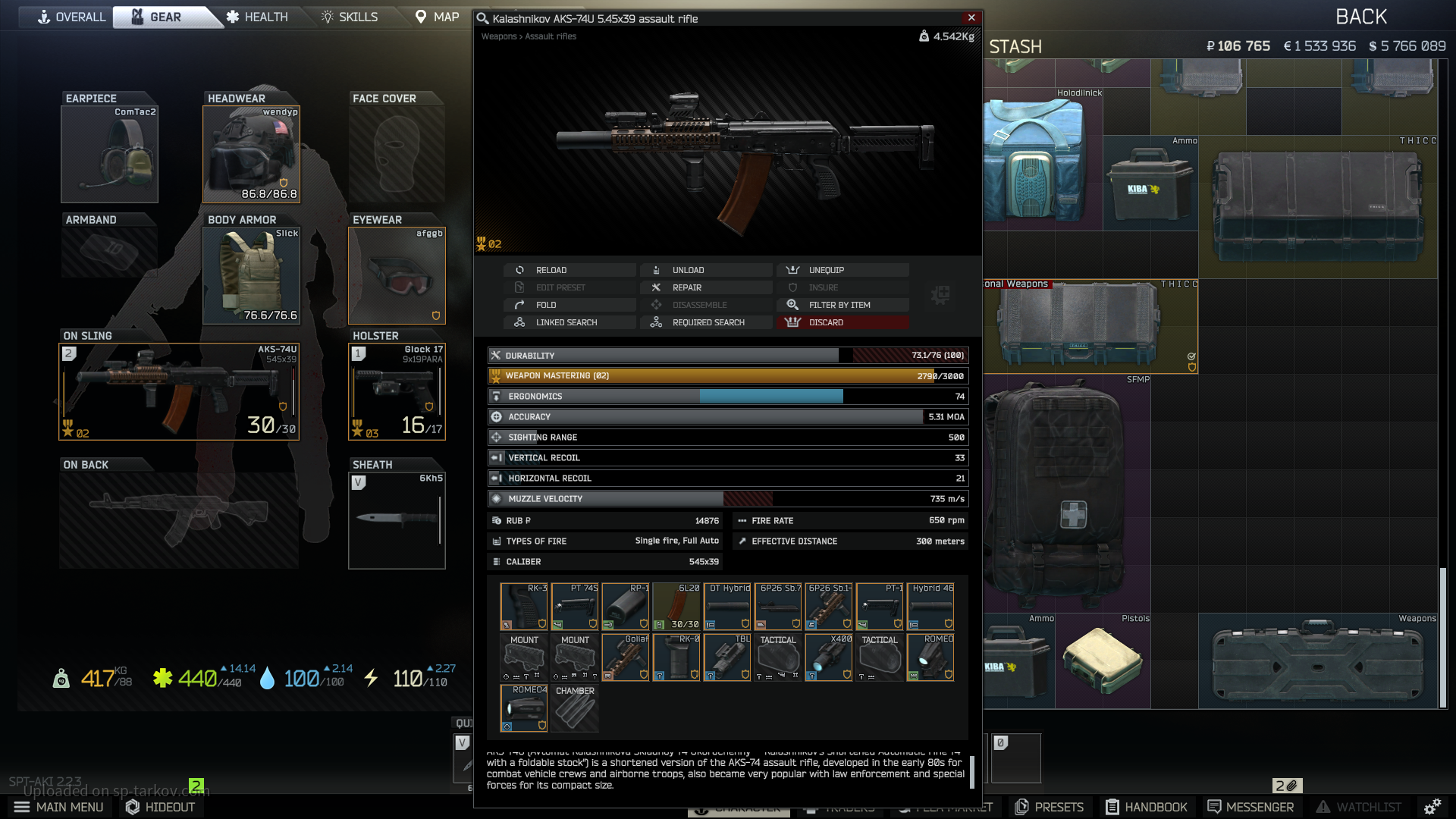Screen dimensions: 1456x819
Task: Open the Map tab
Action: (437, 17)
